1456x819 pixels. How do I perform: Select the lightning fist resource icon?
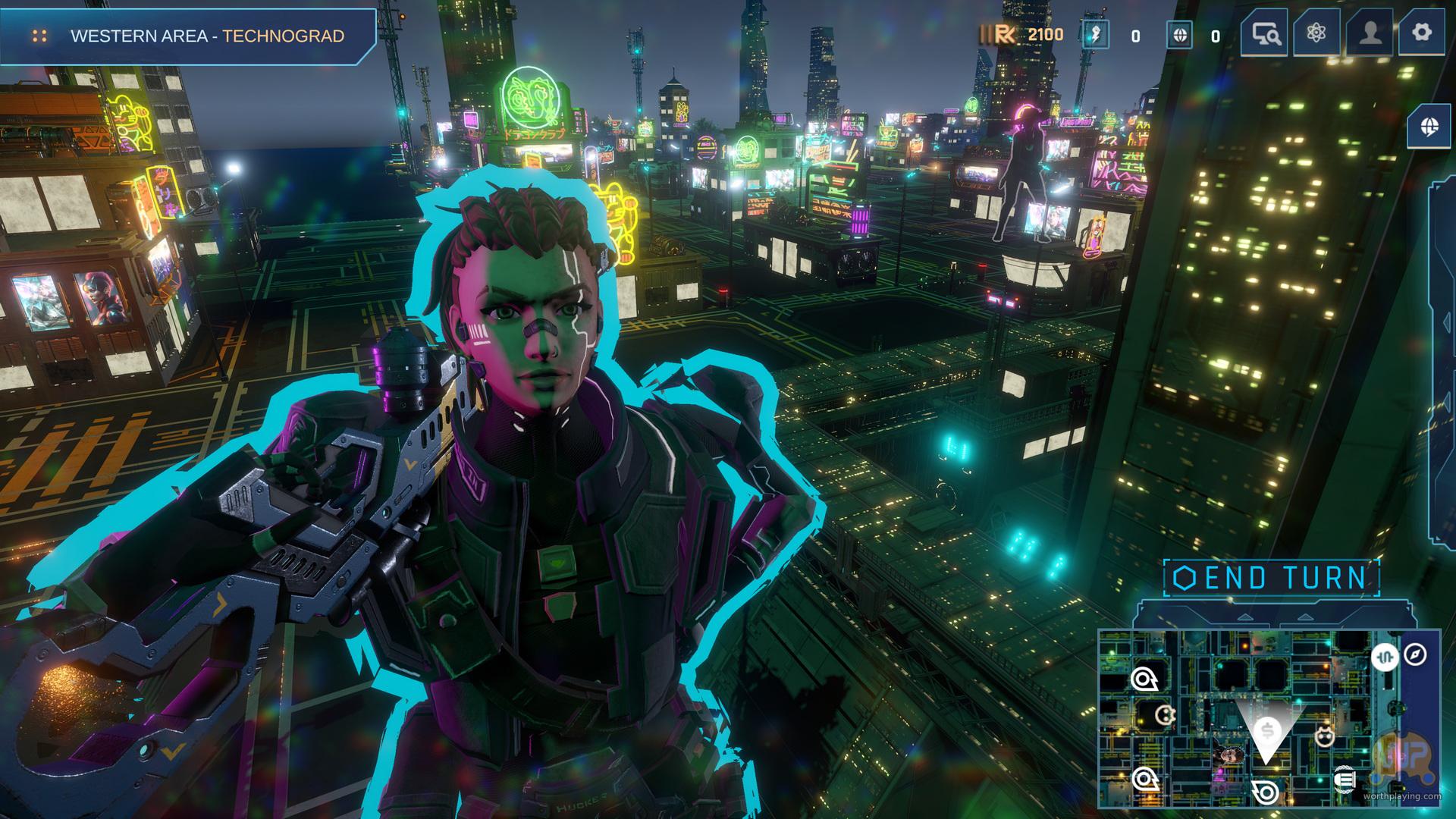1095,35
